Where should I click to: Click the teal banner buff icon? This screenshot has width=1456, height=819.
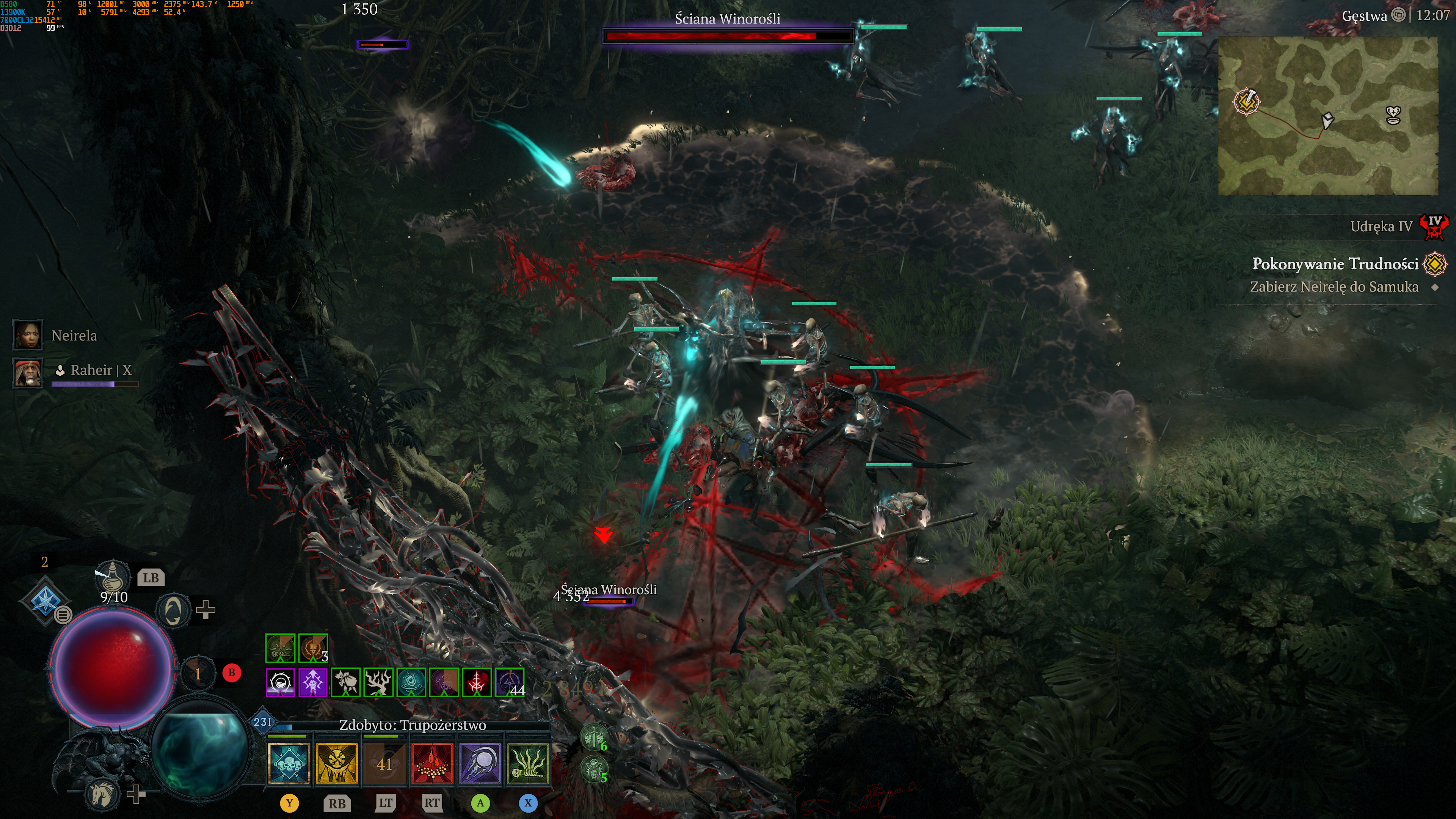tap(411, 683)
